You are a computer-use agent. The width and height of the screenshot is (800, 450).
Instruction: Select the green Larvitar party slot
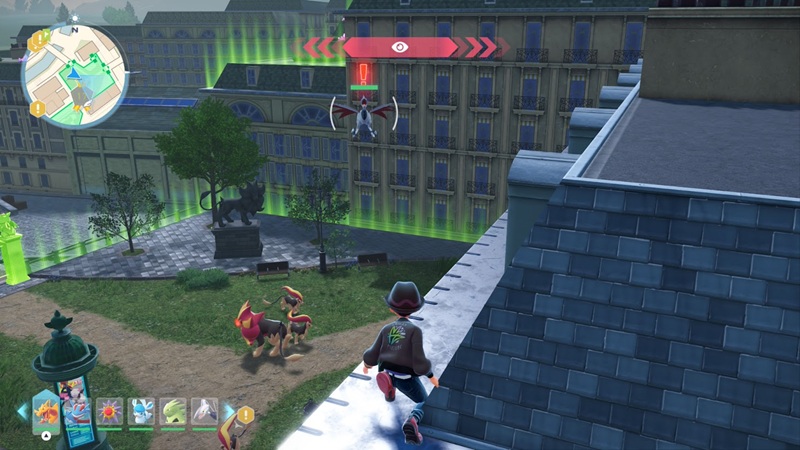click(x=173, y=410)
